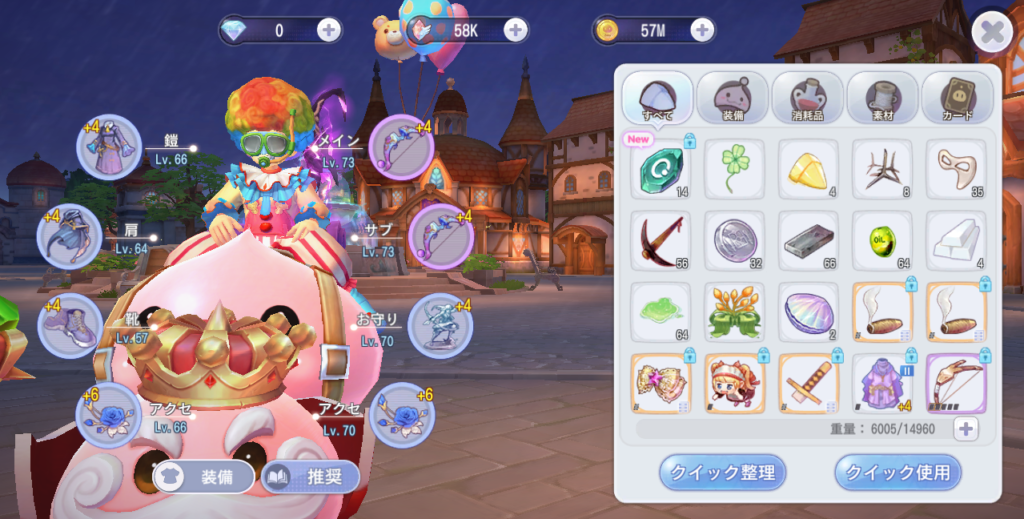Select the お守り charm equipment slot
The image size is (1024, 519).
440,325
